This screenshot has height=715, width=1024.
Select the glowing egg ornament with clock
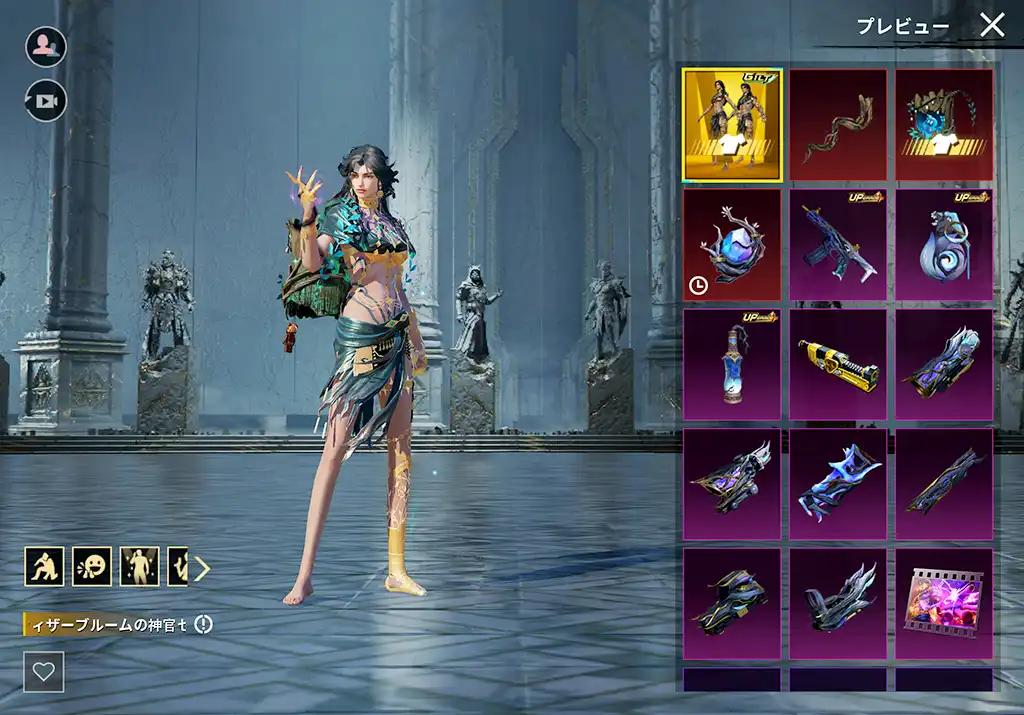(732, 245)
